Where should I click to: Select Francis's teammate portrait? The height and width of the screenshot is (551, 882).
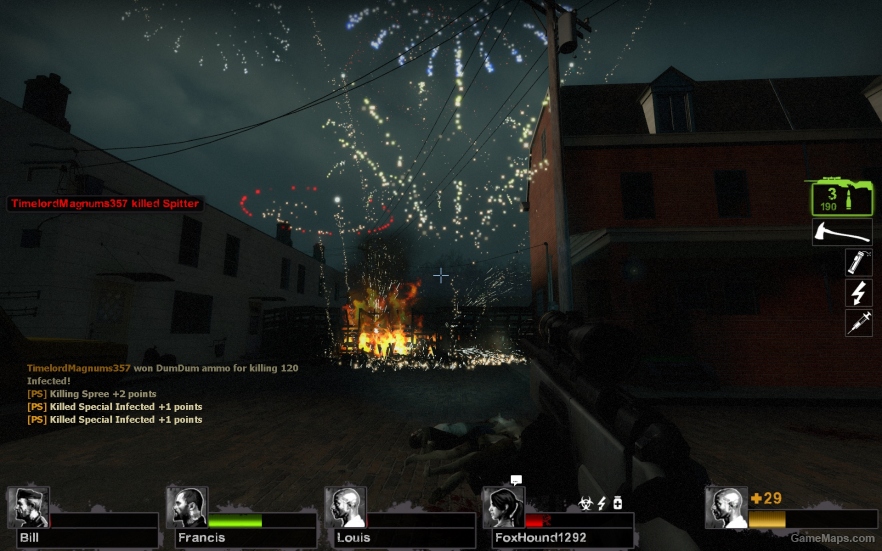[x=187, y=507]
